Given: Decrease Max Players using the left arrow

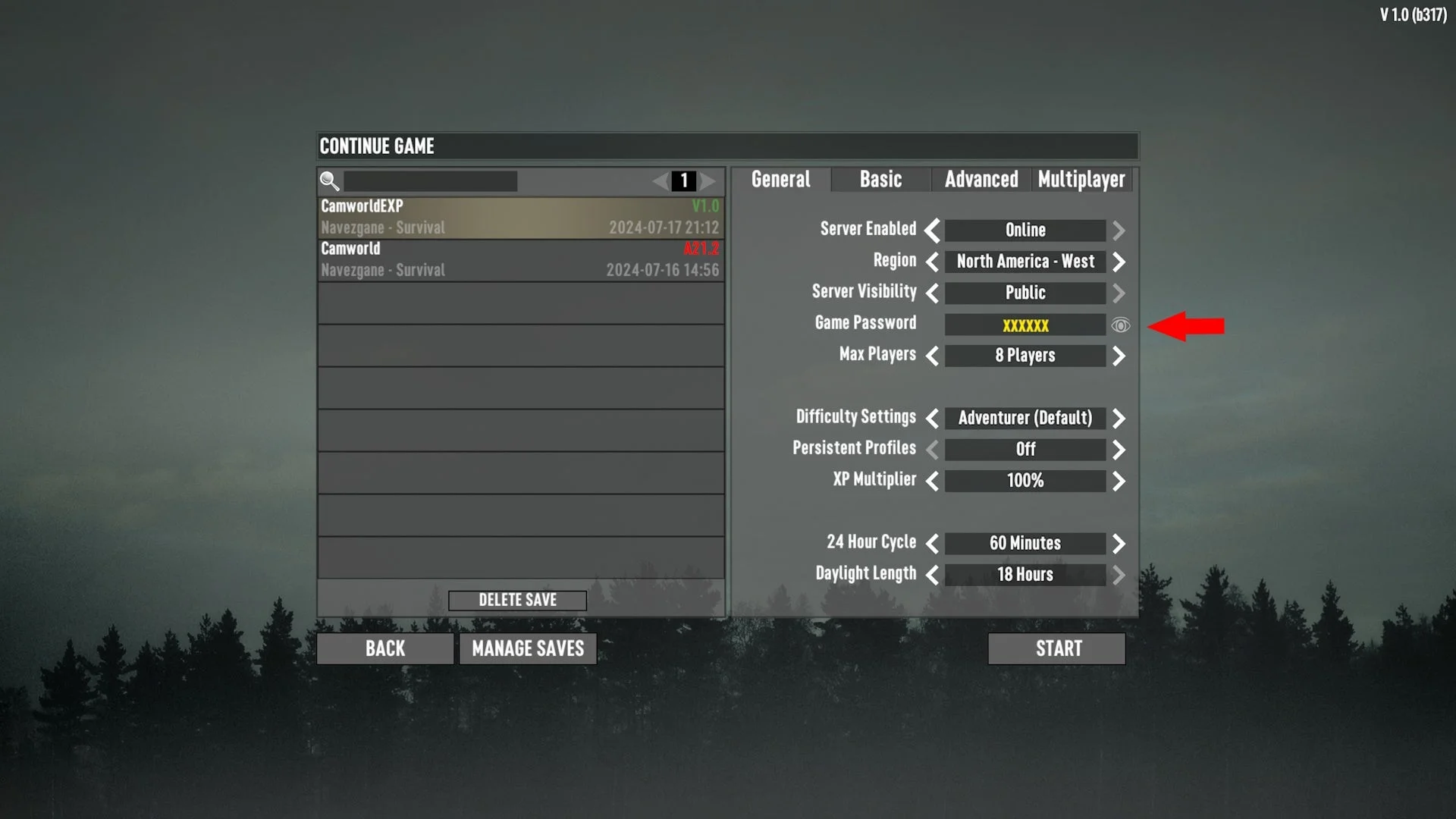Looking at the screenshot, I should point(932,356).
